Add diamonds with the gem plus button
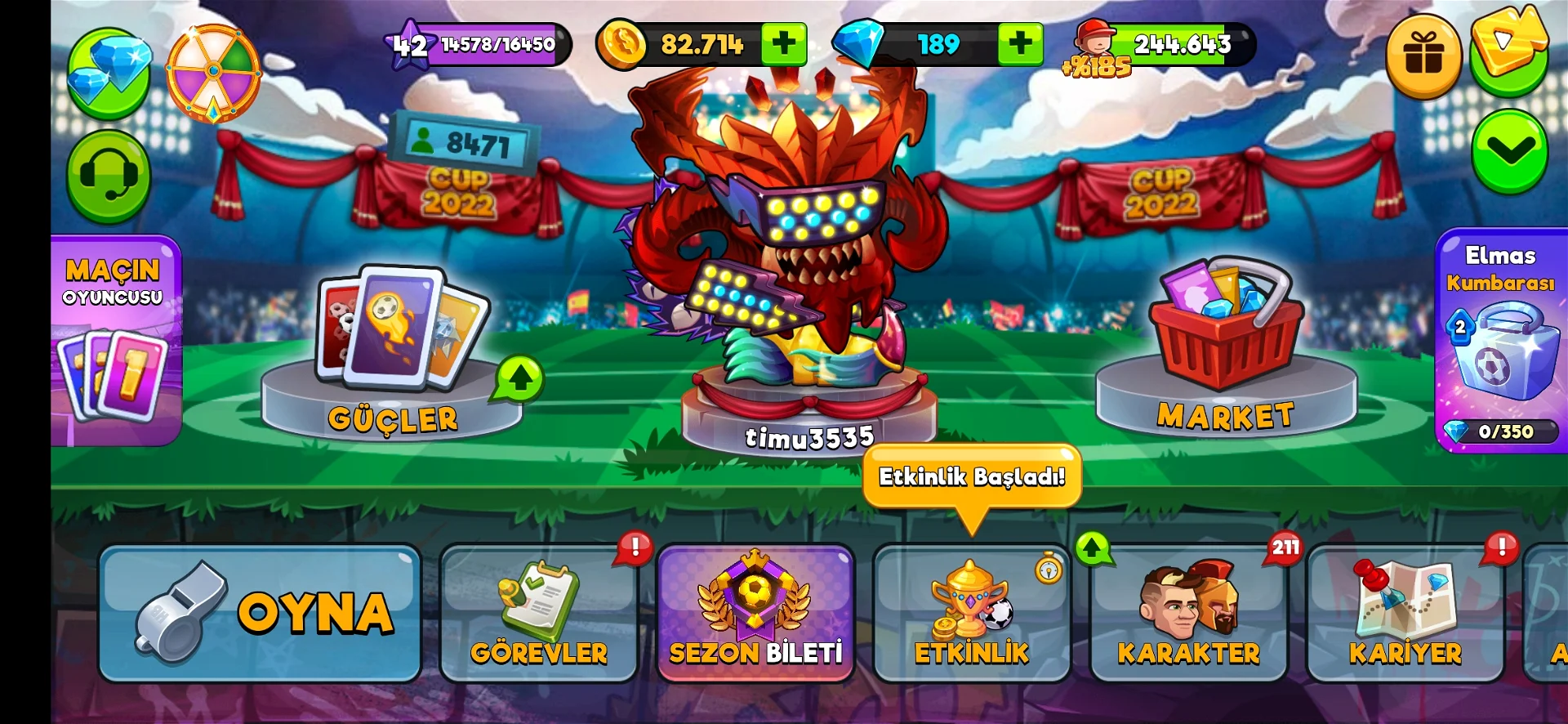The image size is (1568, 724). pyautogui.click(x=1020, y=44)
